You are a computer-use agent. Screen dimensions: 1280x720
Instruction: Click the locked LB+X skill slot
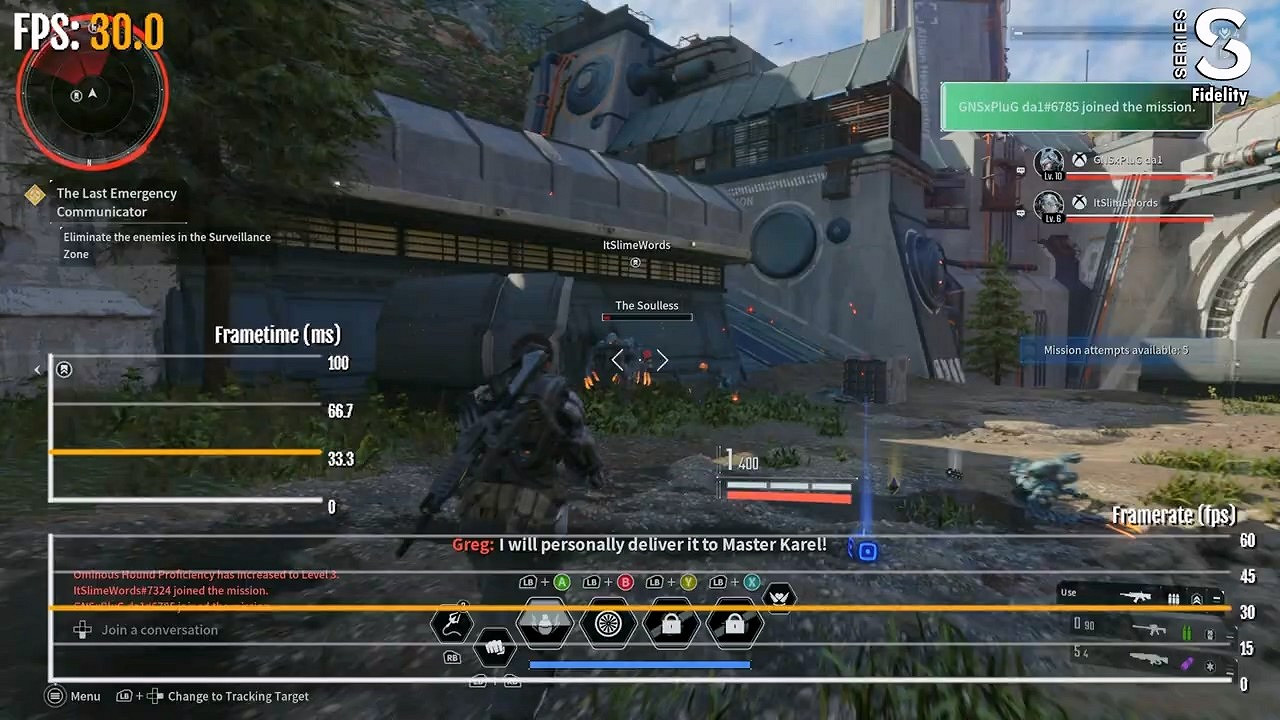733,624
